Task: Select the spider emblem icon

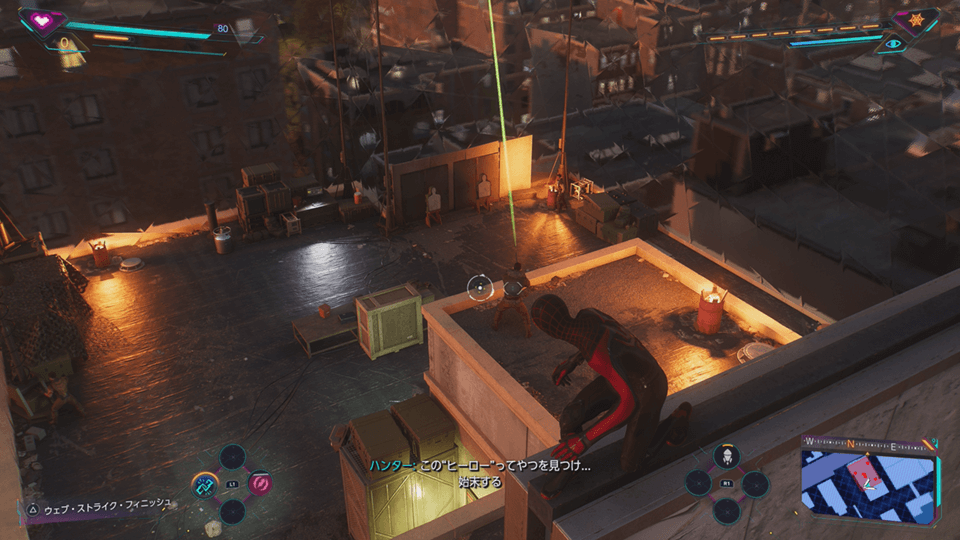Action: click(x=916, y=20)
